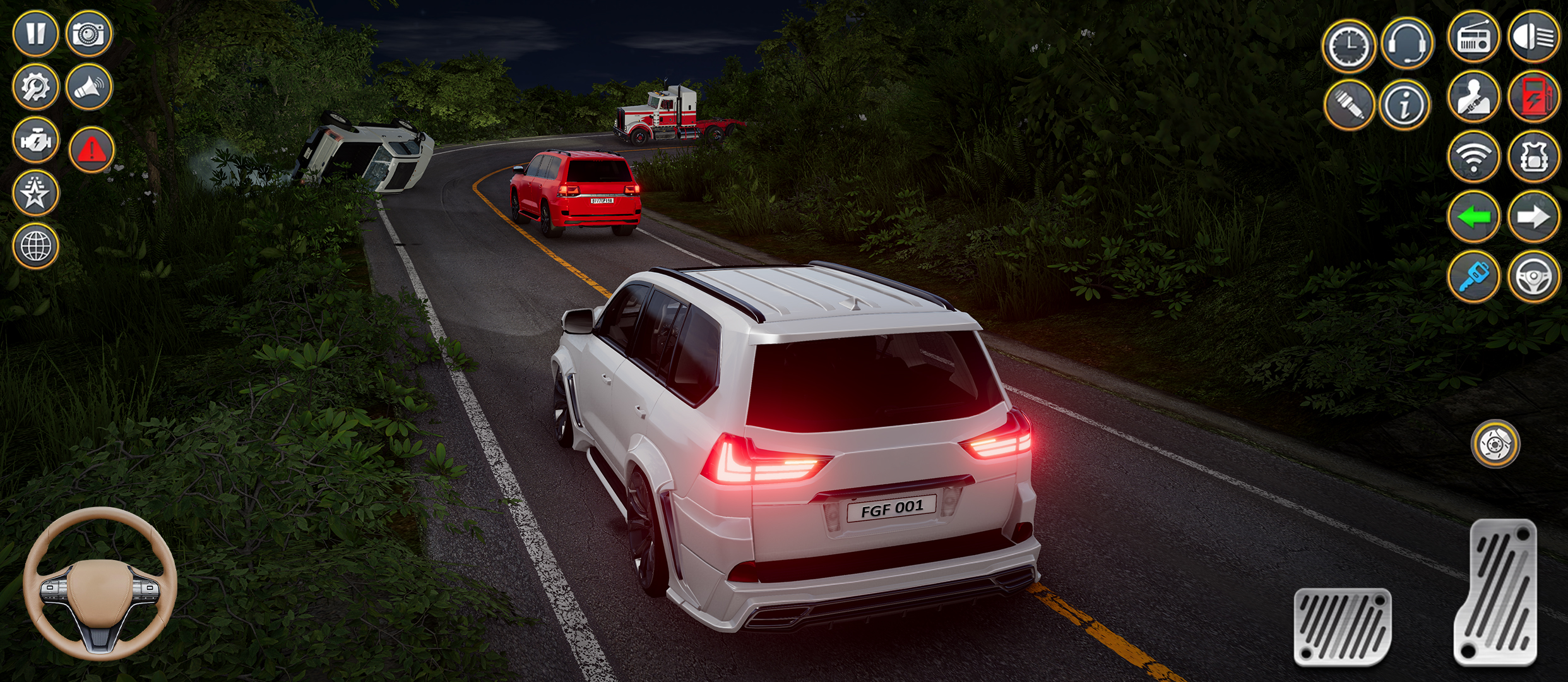Open the engine diagnostics icon
Image resolution: width=1568 pixels, height=682 pixels.
click(37, 140)
